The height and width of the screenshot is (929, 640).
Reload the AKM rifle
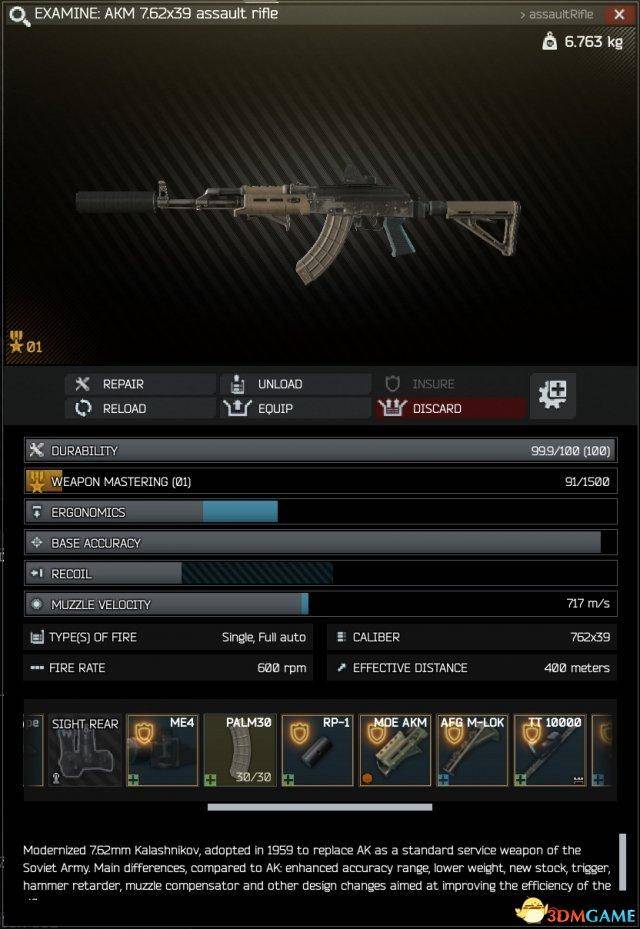click(x=140, y=408)
